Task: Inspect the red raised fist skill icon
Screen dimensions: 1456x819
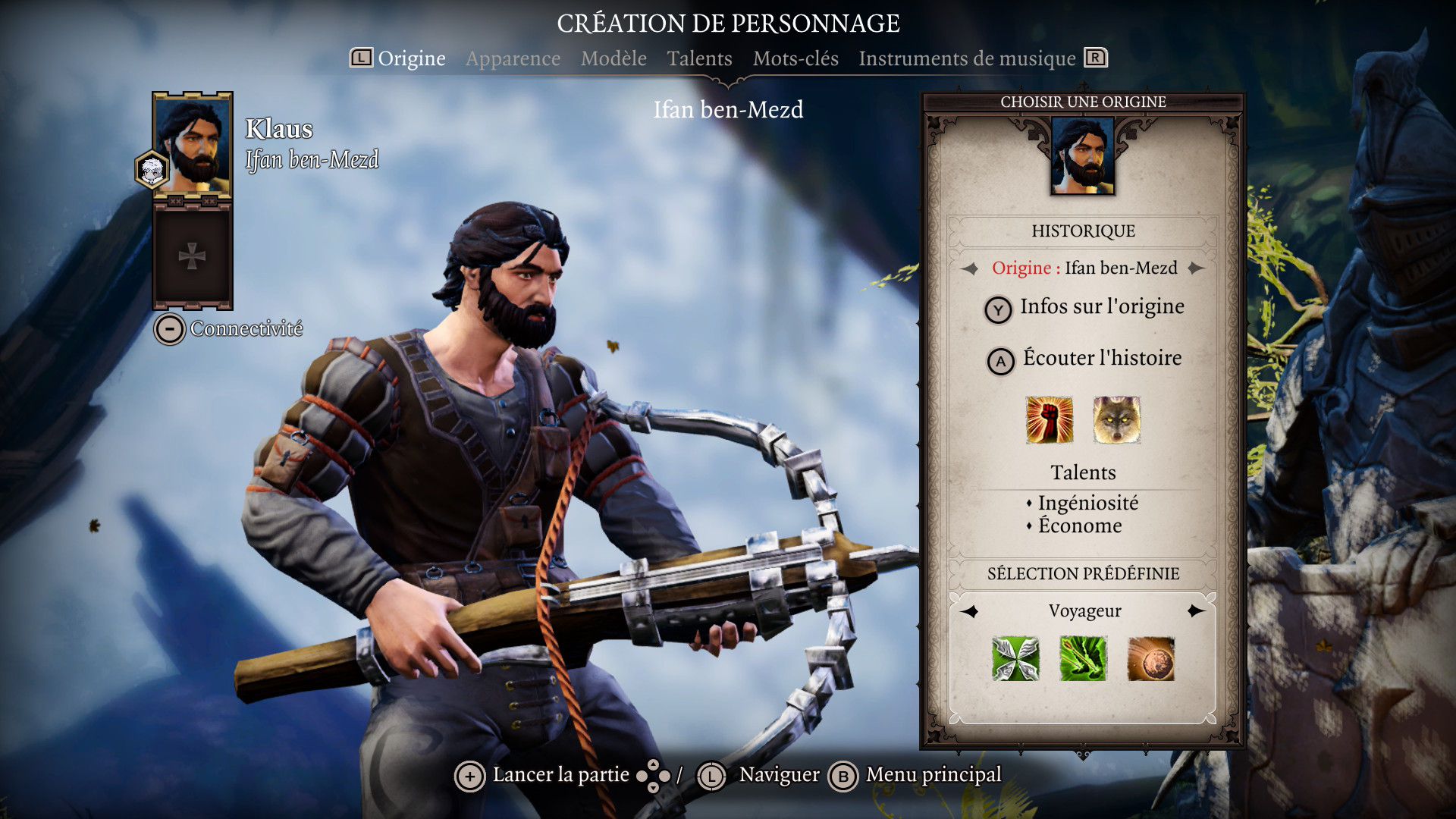Action: [1050, 419]
